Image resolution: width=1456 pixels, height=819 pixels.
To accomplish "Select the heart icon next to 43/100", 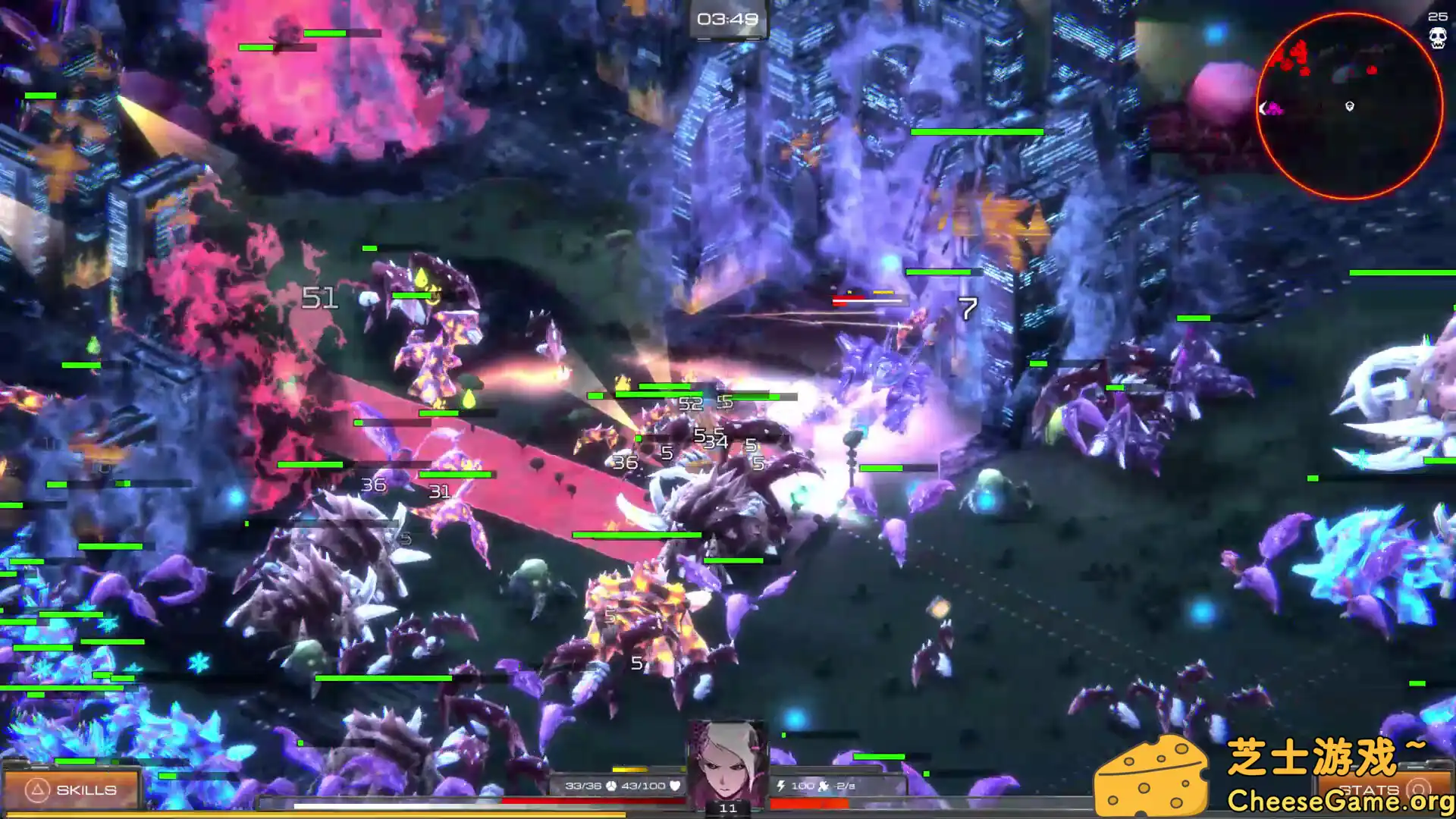I will [676, 787].
